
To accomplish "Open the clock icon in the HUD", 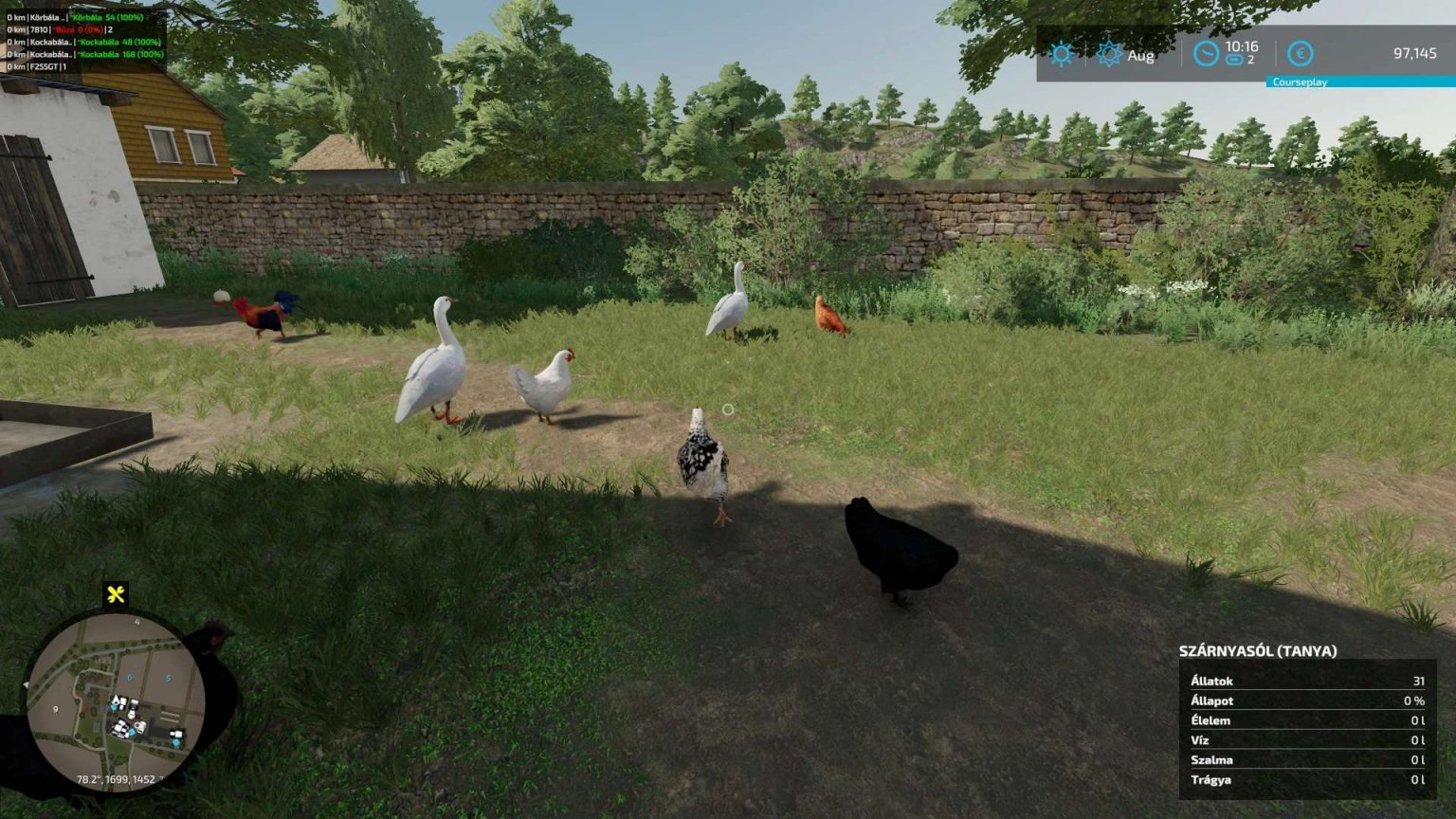I will tap(1206, 53).
